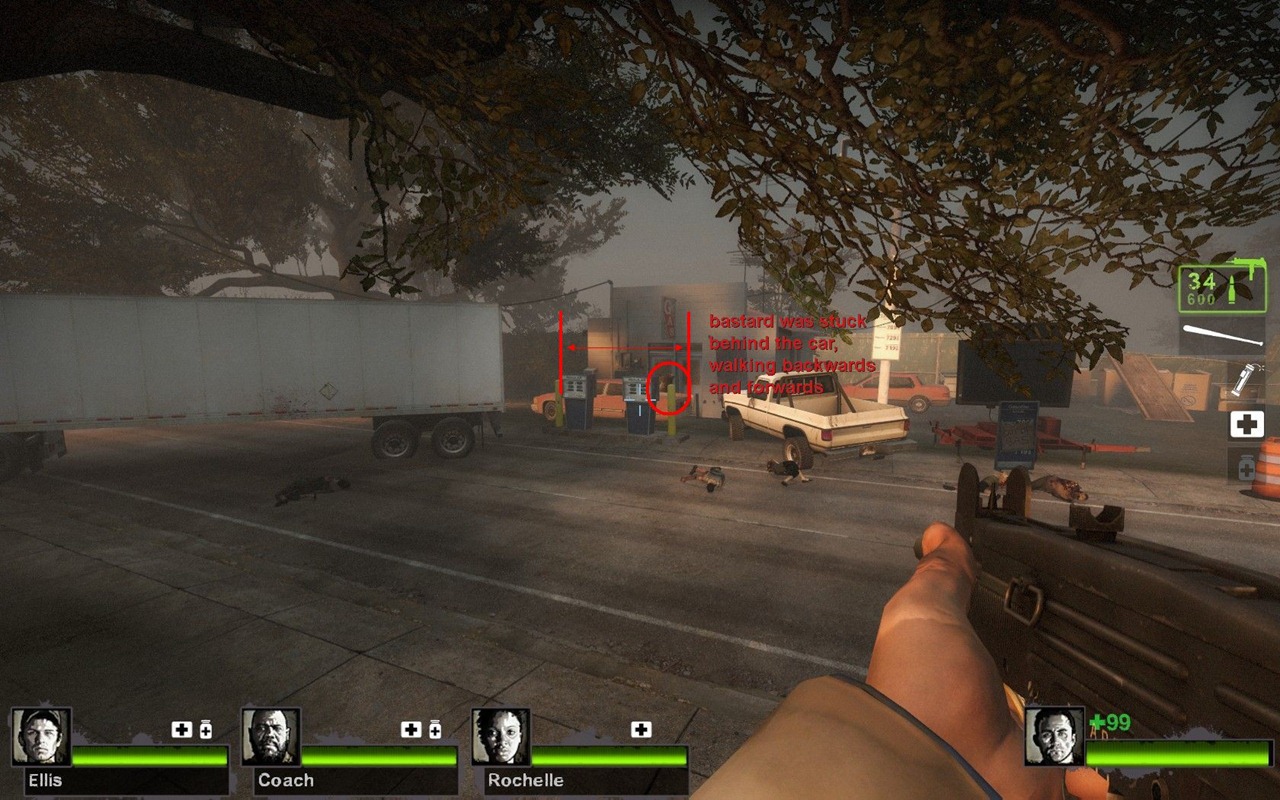
Task: Click Rochelle's first aid kit icon
Action: (641, 730)
